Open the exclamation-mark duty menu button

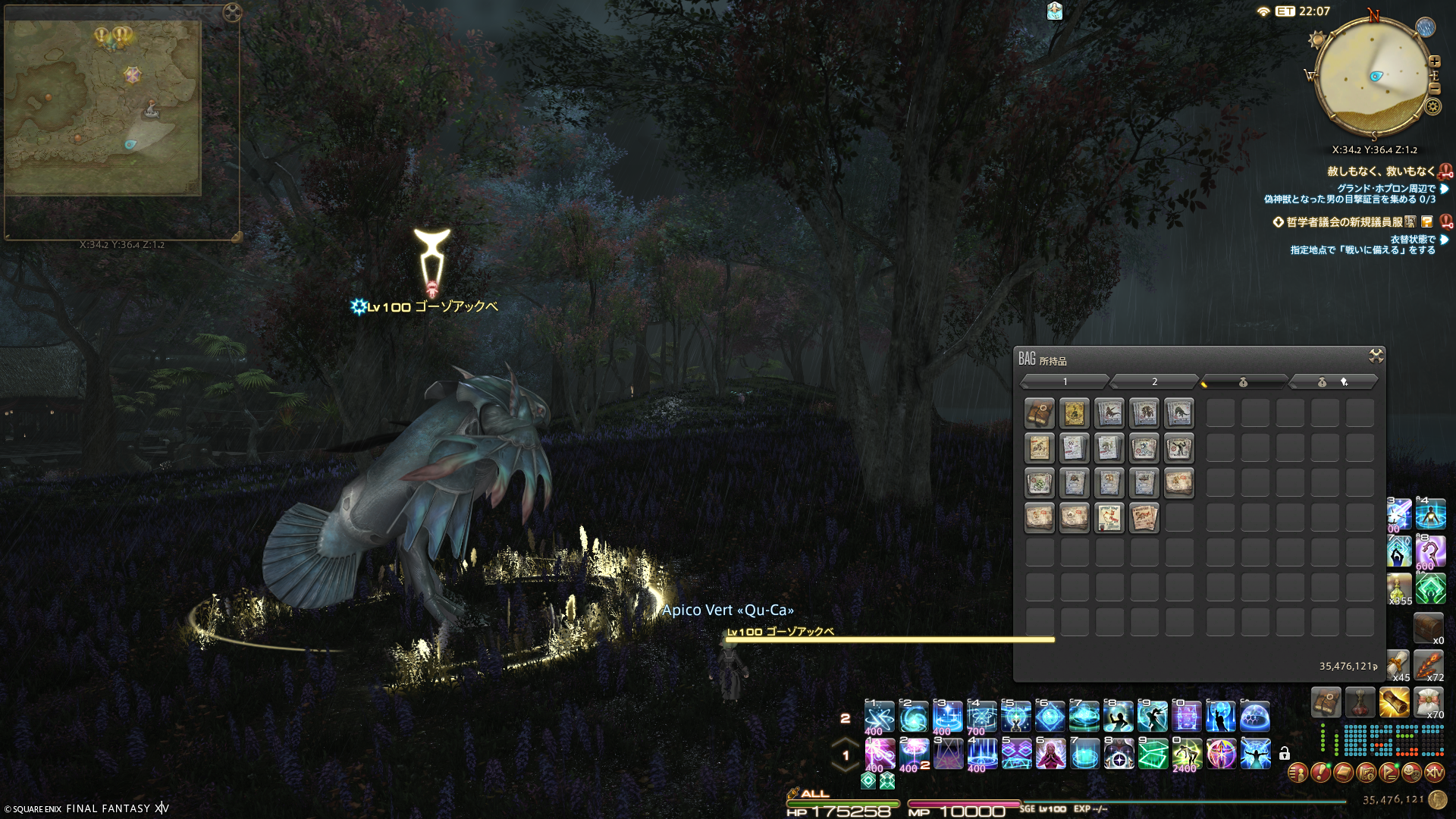point(1320,773)
